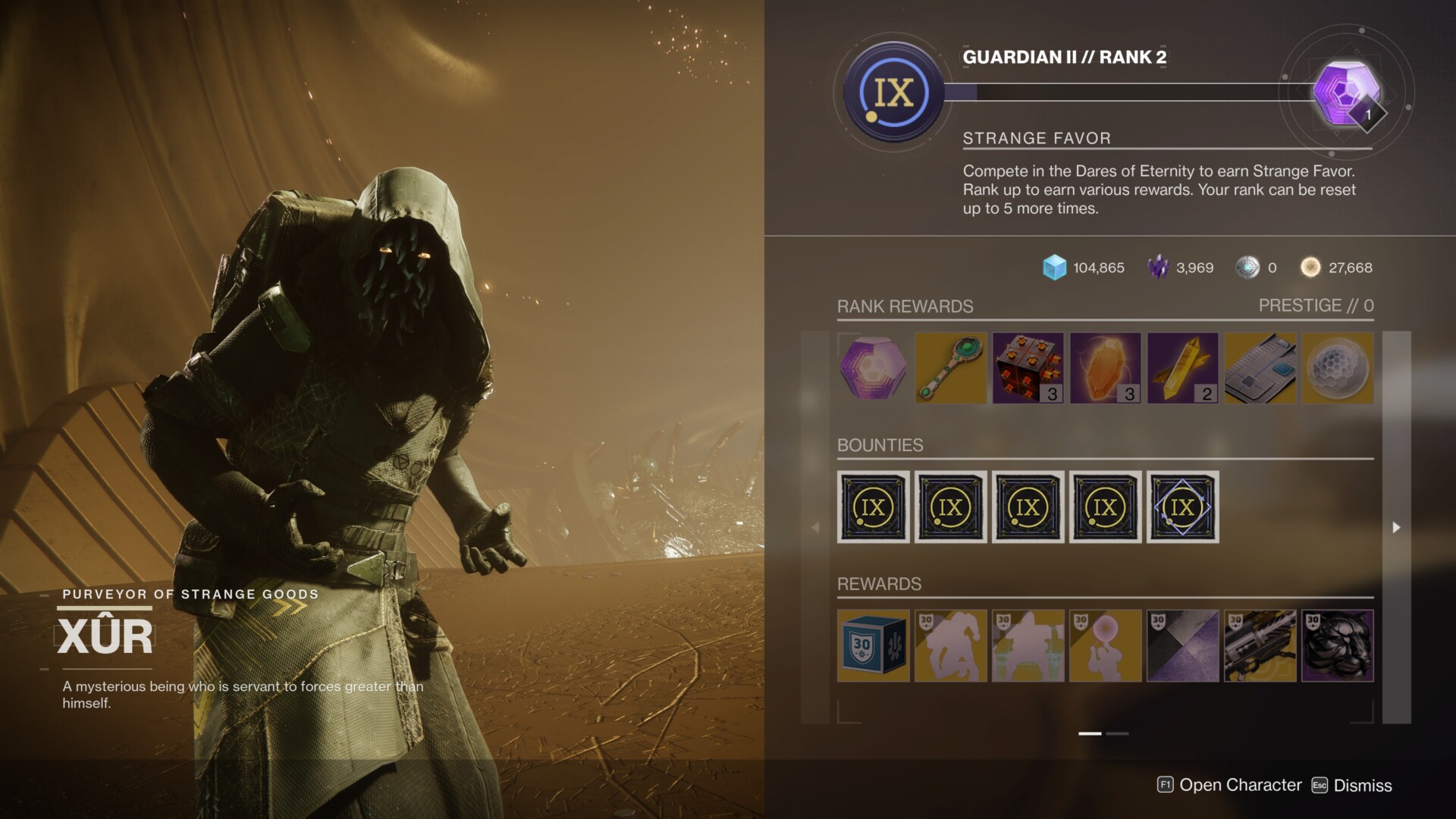The width and height of the screenshot is (1456, 819).
Task: Select the black lion head reward
Action: pyautogui.click(x=1338, y=646)
